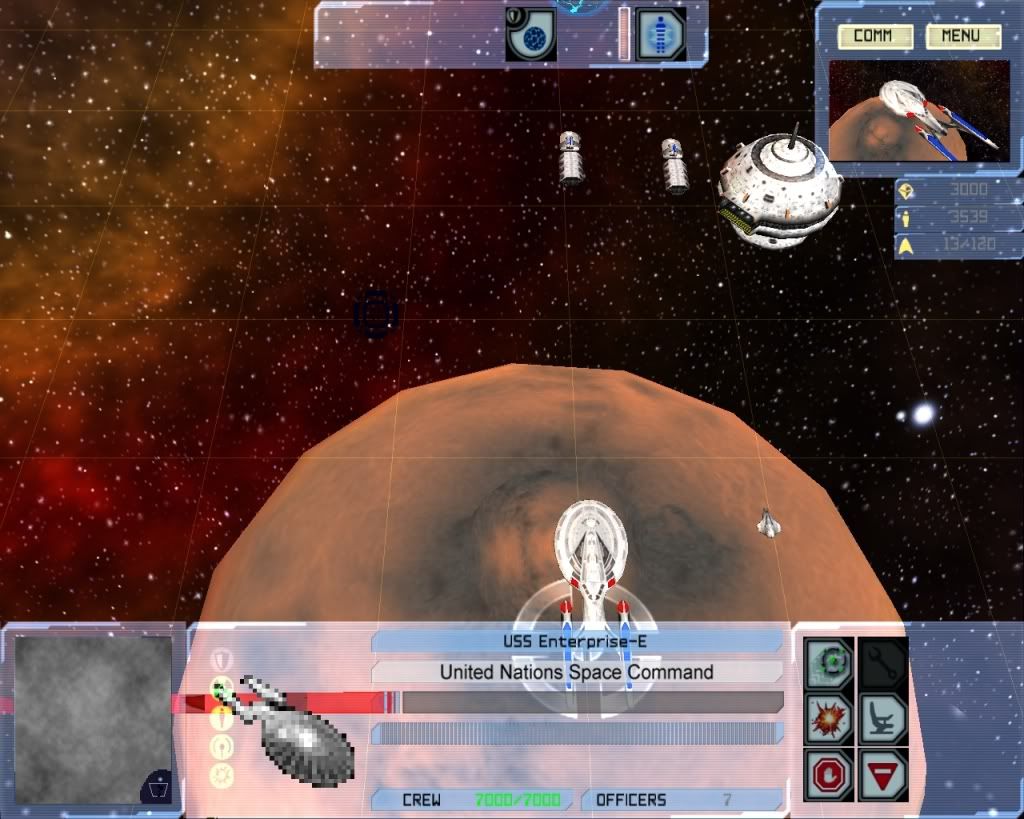This screenshot has width=1024, height=819.
Task: Open the COMM panel
Action: pyautogui.click(x=873, y=37)
